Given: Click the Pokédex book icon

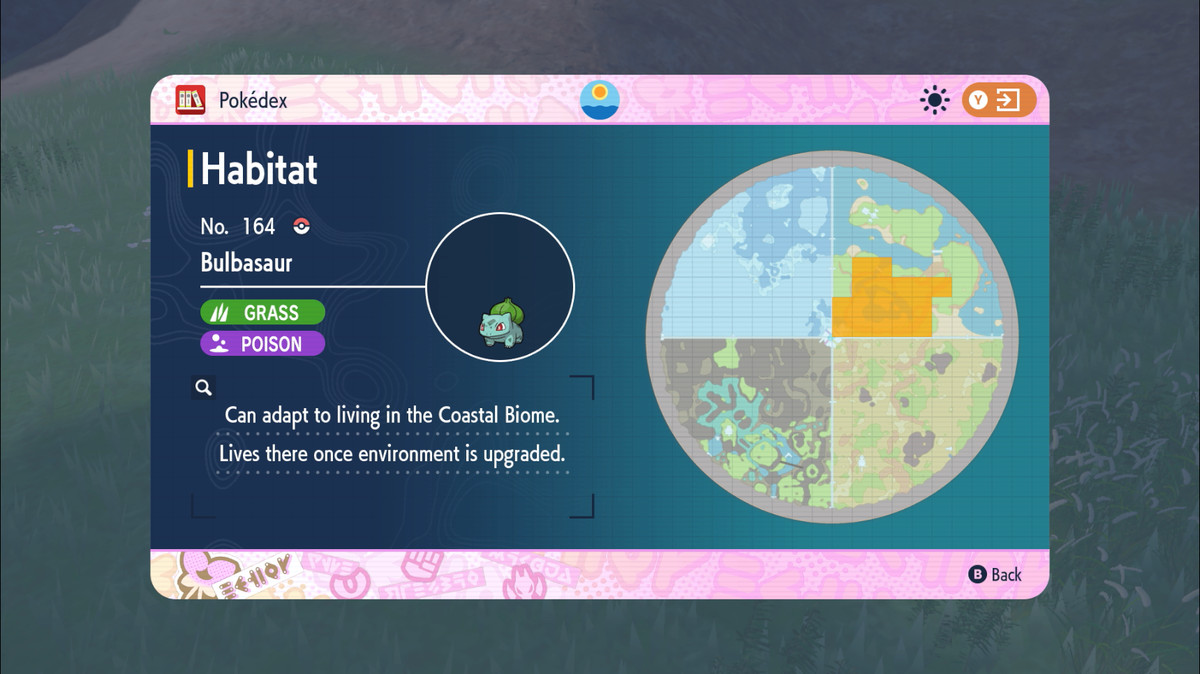Looking at the screenshot, I should tap(190, 100).
